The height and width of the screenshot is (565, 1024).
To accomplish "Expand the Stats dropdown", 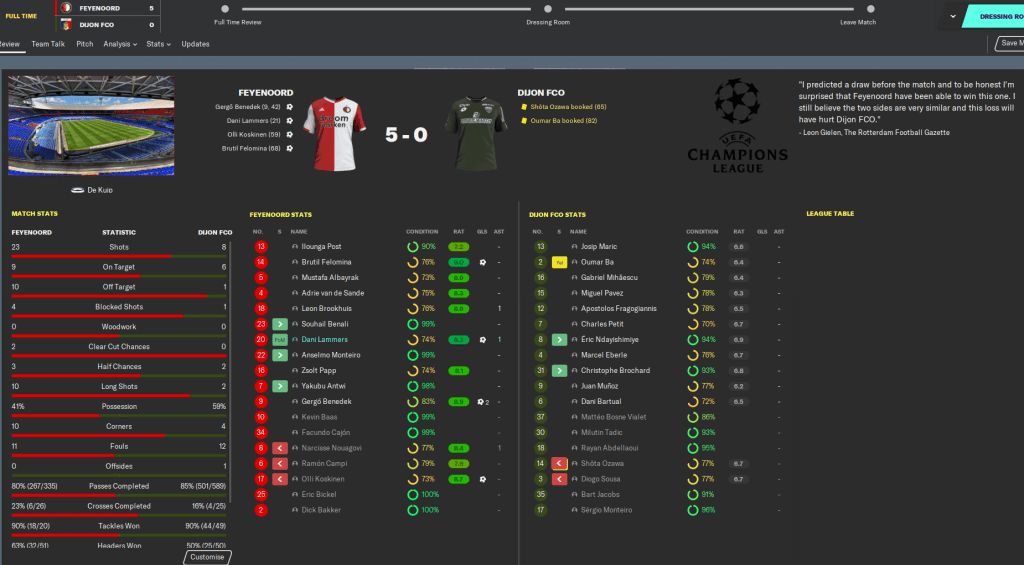I will pos(157,44).
